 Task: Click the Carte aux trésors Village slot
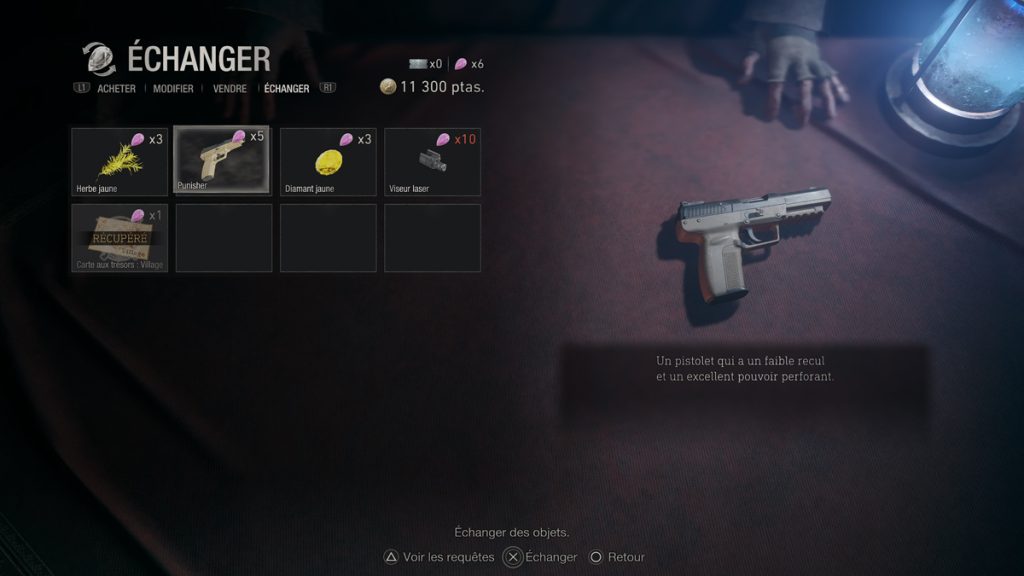(120, 238)
